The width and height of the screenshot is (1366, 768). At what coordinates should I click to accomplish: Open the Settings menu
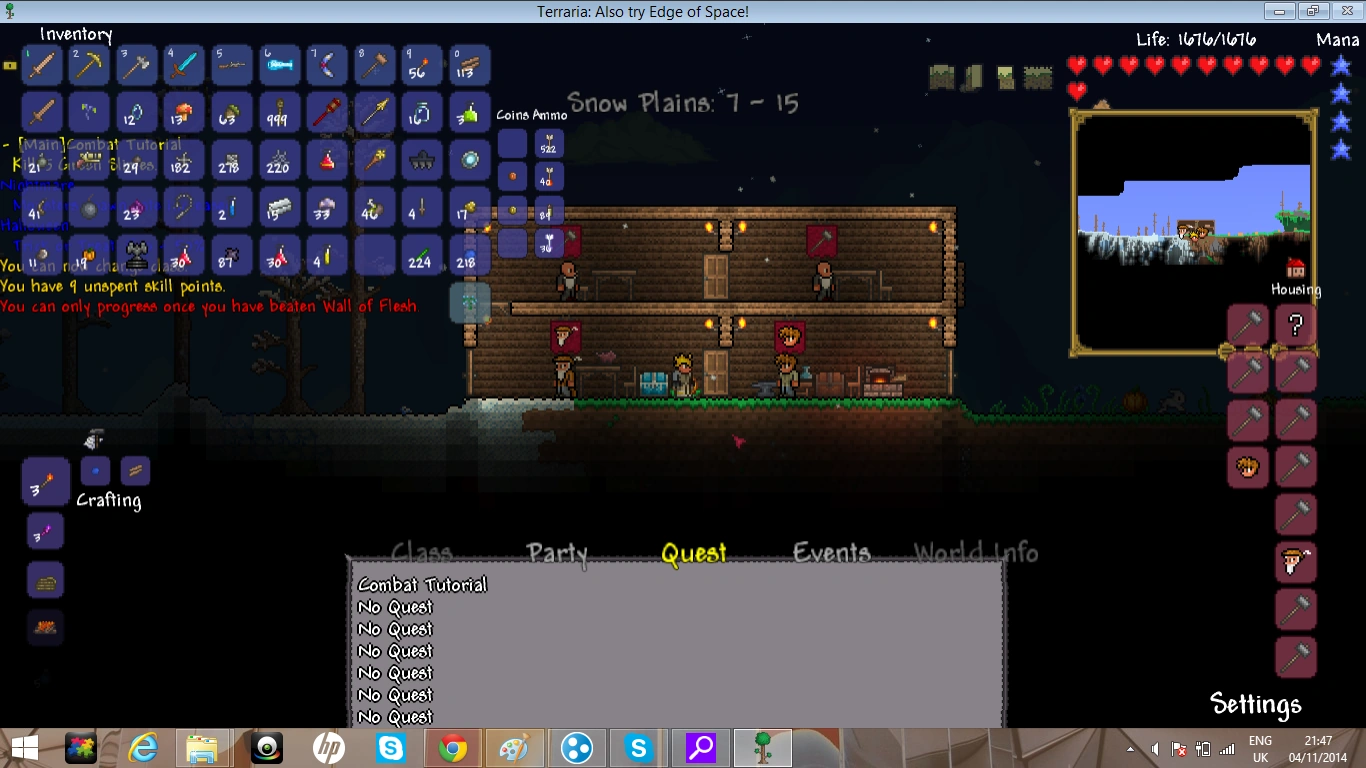pos(1255,704)
